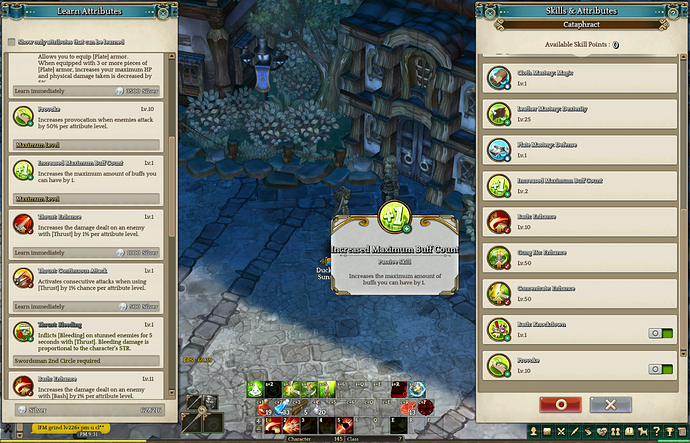Choose Plate Mastery: Defense attribute
Image resolution: width=690 pixels, height=443 pixels.
(580, 148)
